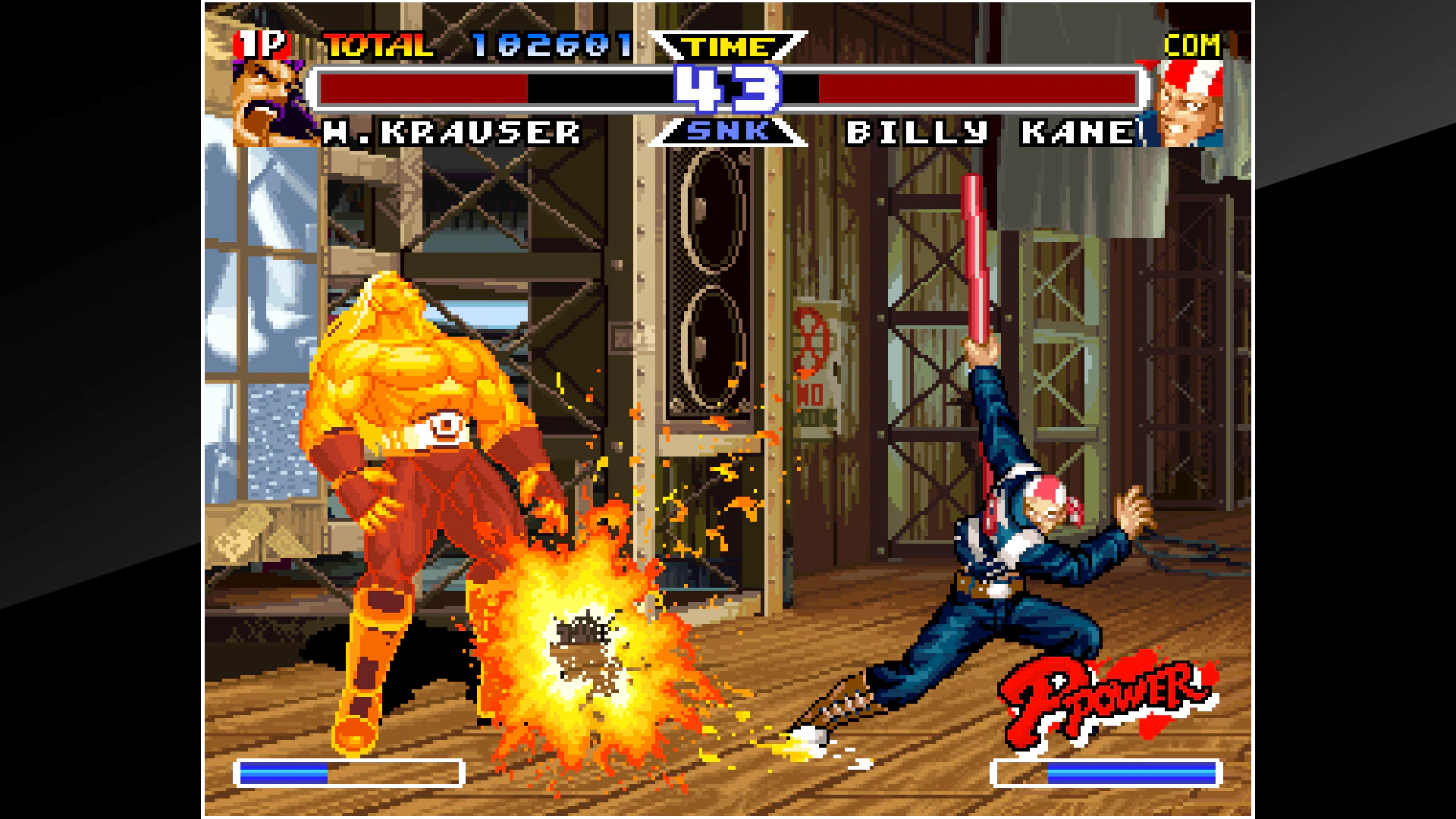Click the TIME banner above the countdown

pos(730,47)
